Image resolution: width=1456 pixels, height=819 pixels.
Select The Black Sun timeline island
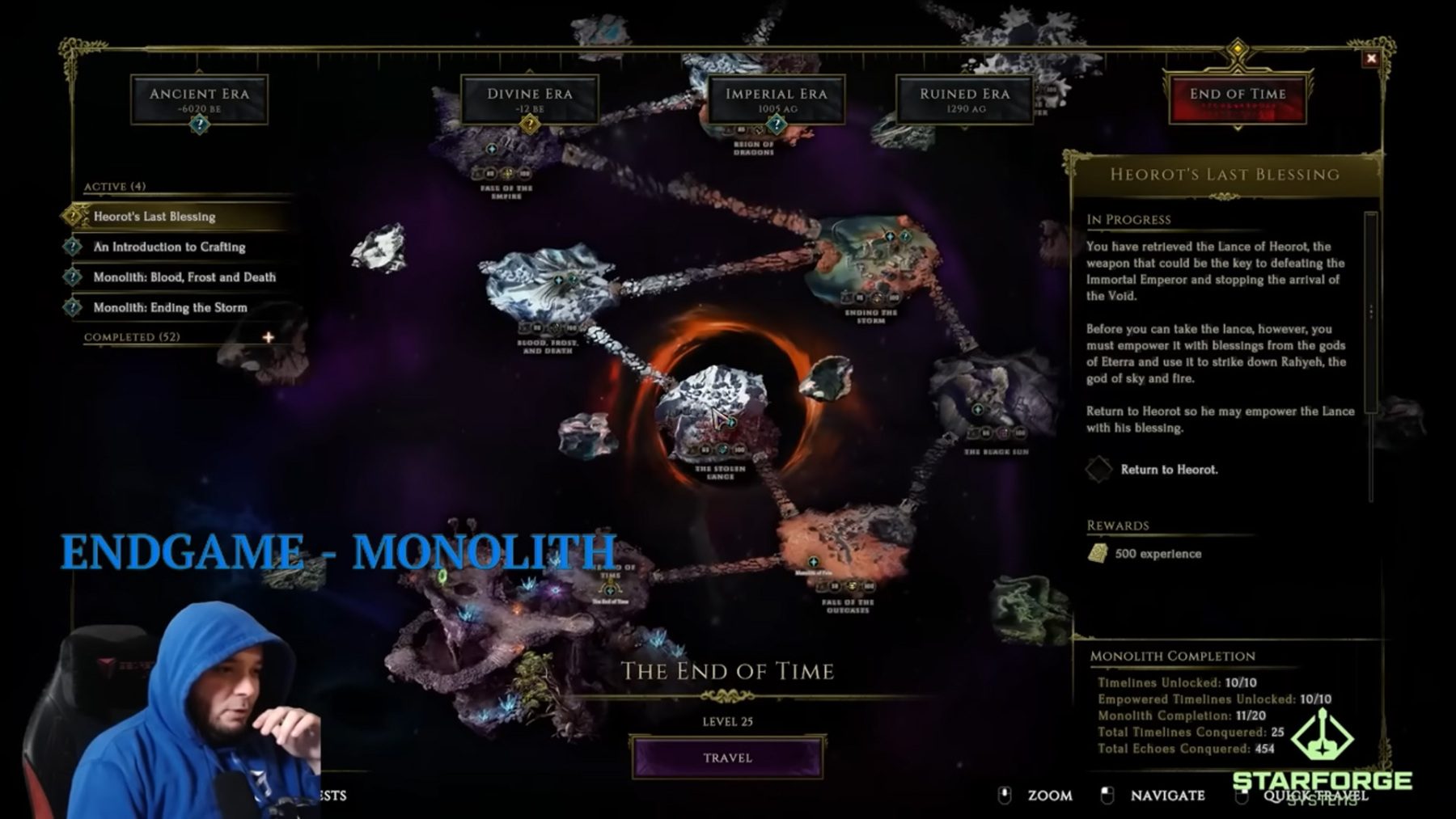coord(991,400)
